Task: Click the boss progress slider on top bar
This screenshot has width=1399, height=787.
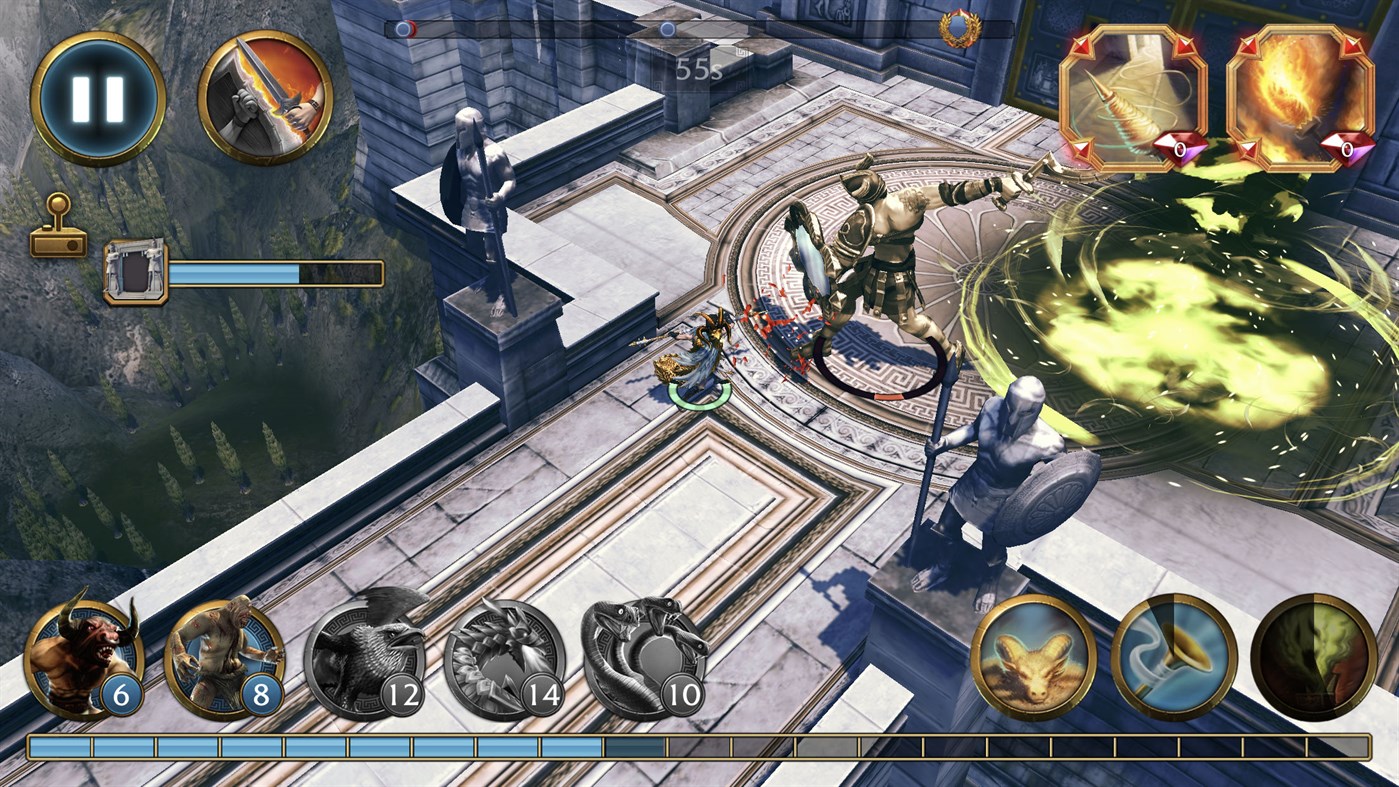Action: 667,30
